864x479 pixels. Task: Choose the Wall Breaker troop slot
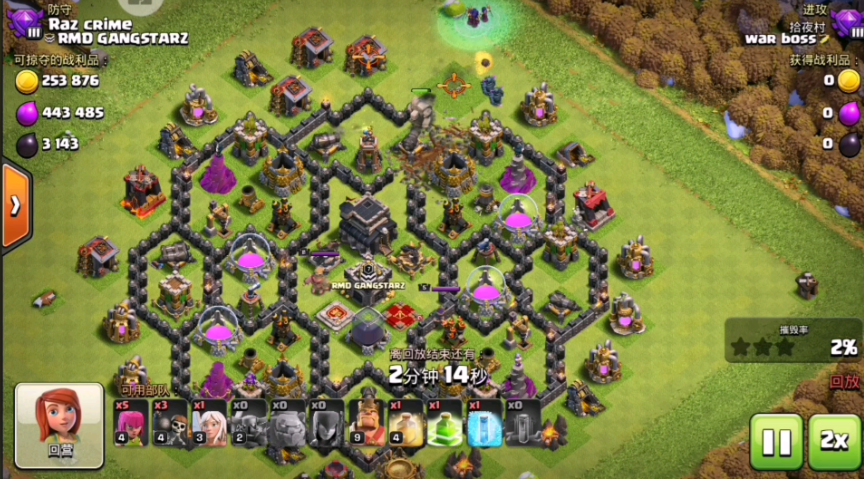(171, 423)
